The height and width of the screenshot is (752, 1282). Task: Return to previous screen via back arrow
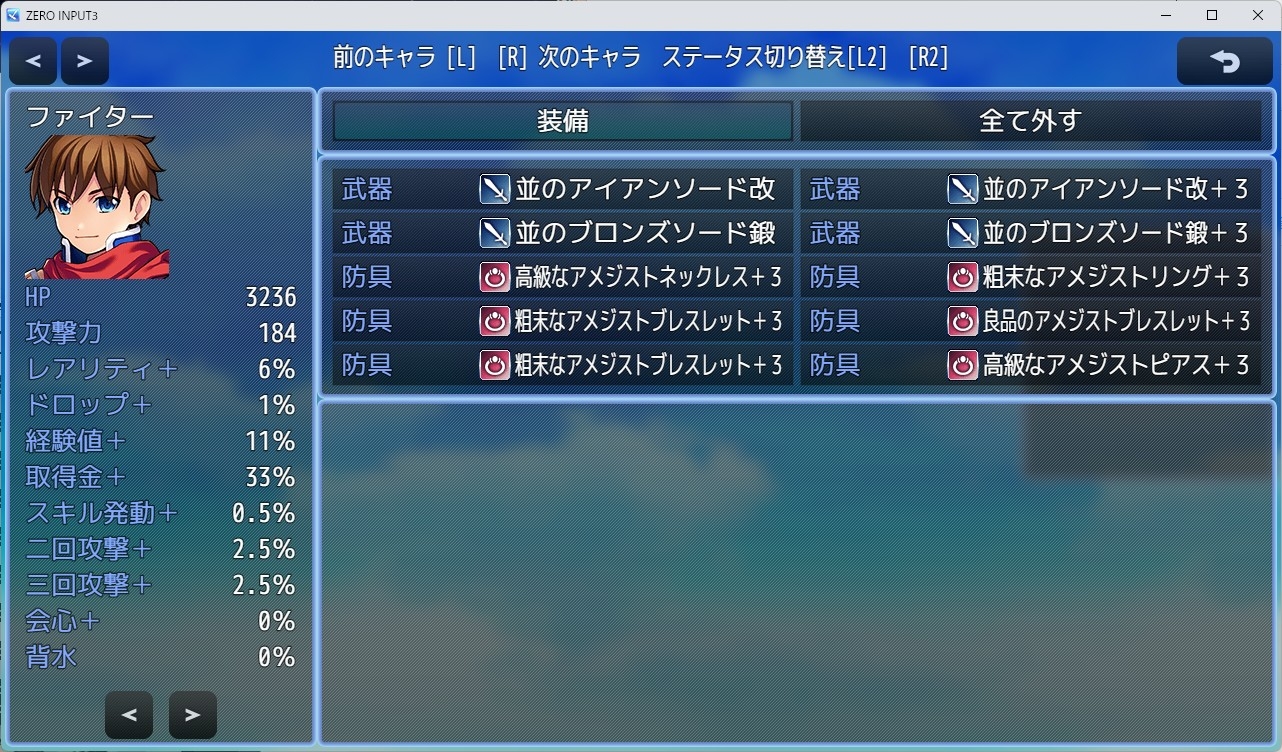[1224, 60]
